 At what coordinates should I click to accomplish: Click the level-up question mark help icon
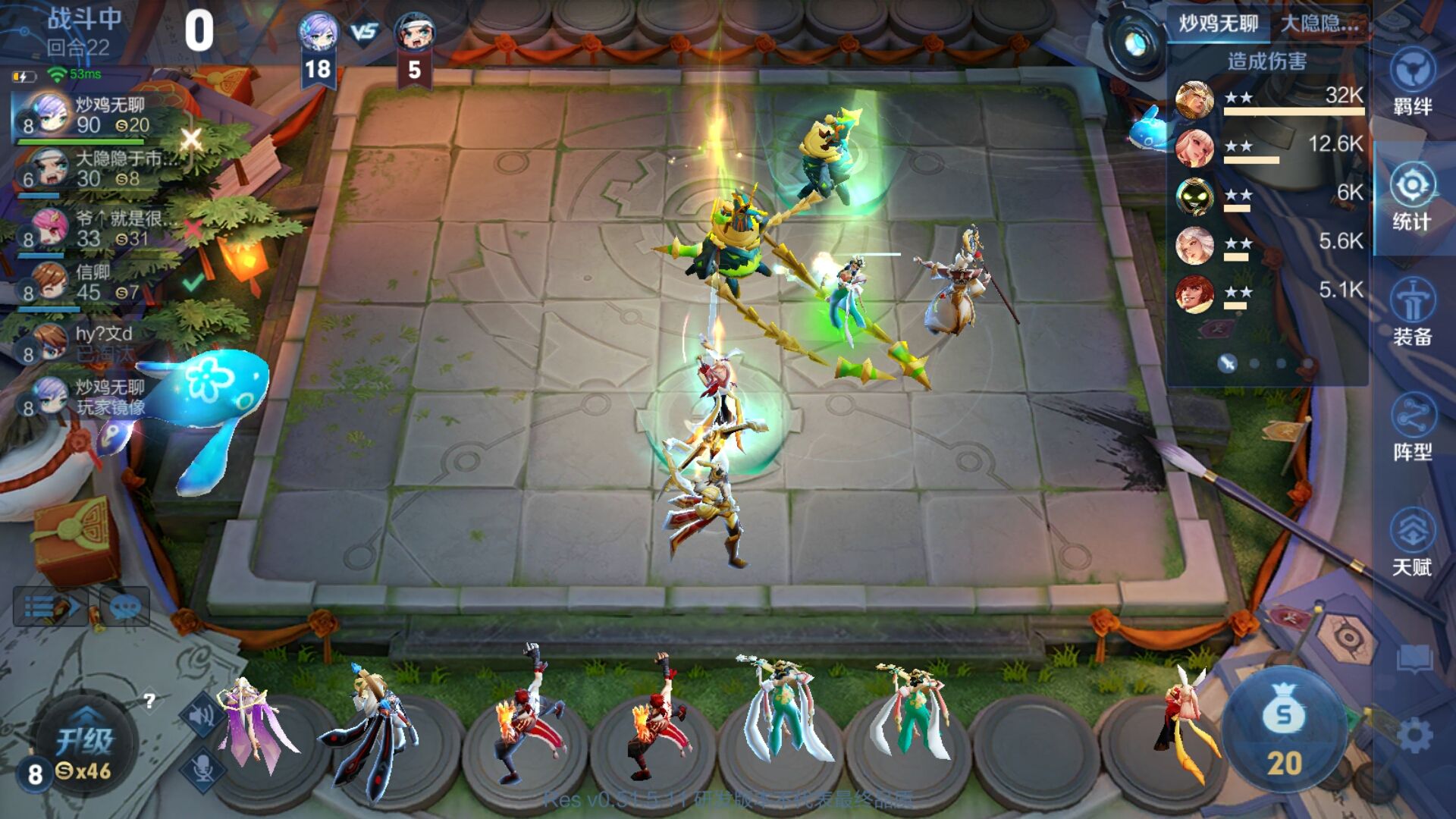(x=149, y=700)
